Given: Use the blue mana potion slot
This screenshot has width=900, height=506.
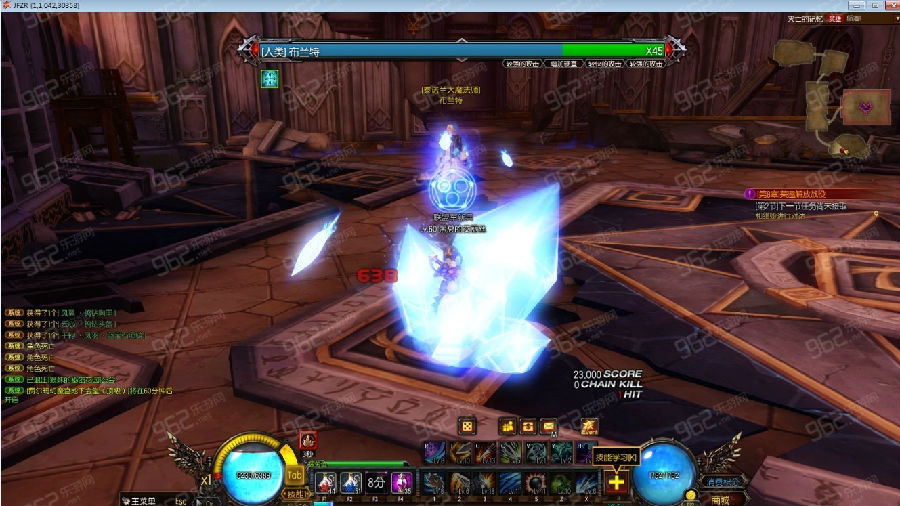Looking at the screenshot, I should (350, 482).
